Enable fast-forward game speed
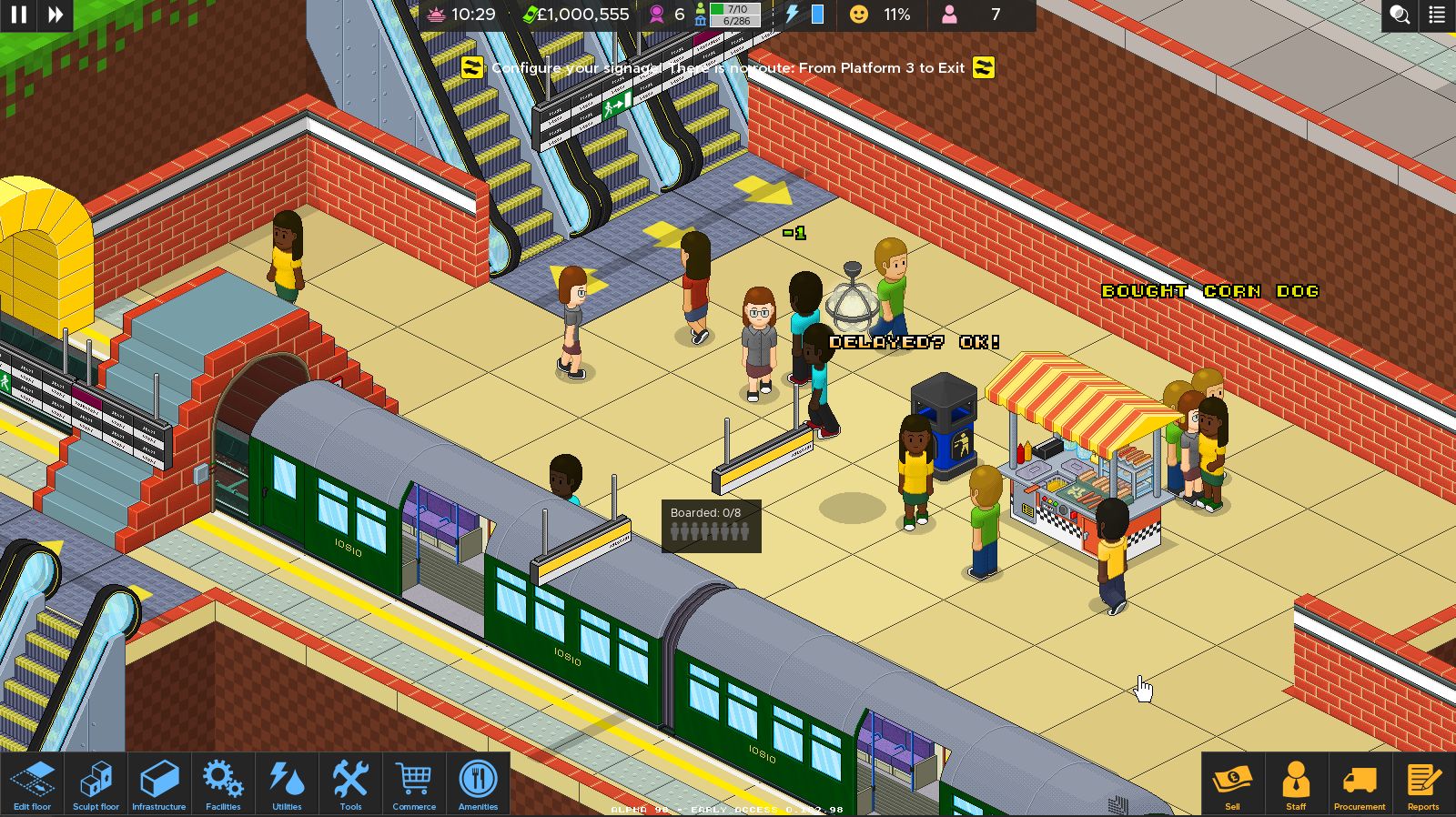The height and width of the screenshot is (817, 1456). pos(55,15)
